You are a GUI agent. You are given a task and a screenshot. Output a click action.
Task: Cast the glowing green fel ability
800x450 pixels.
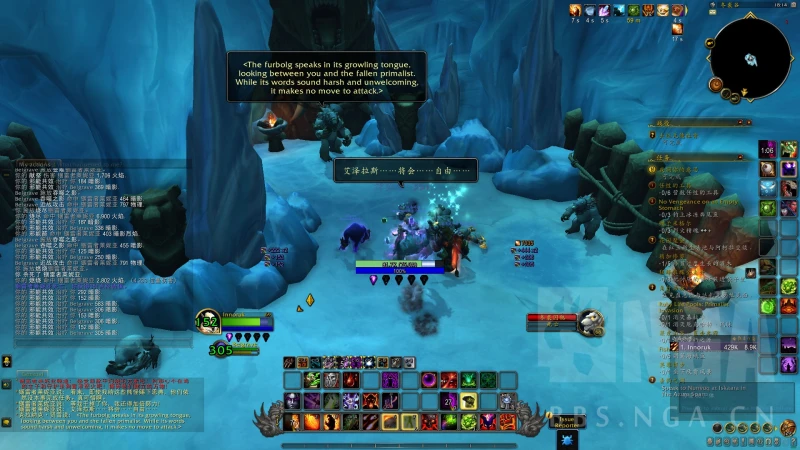click(468, 380)
